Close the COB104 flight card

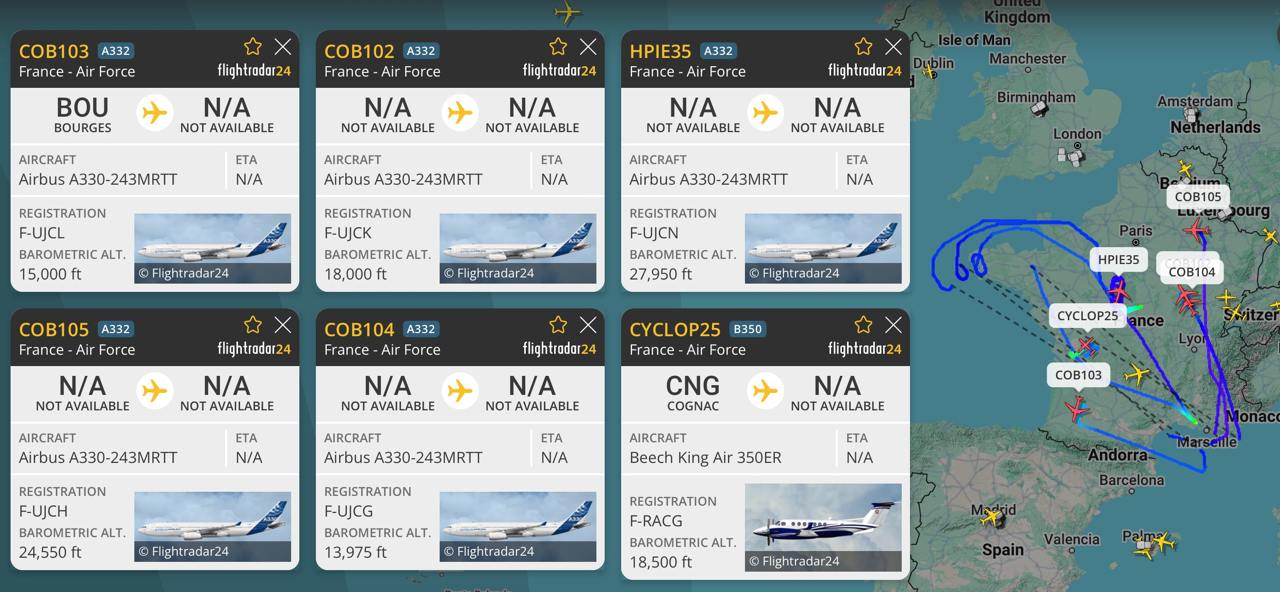[588, 325]
